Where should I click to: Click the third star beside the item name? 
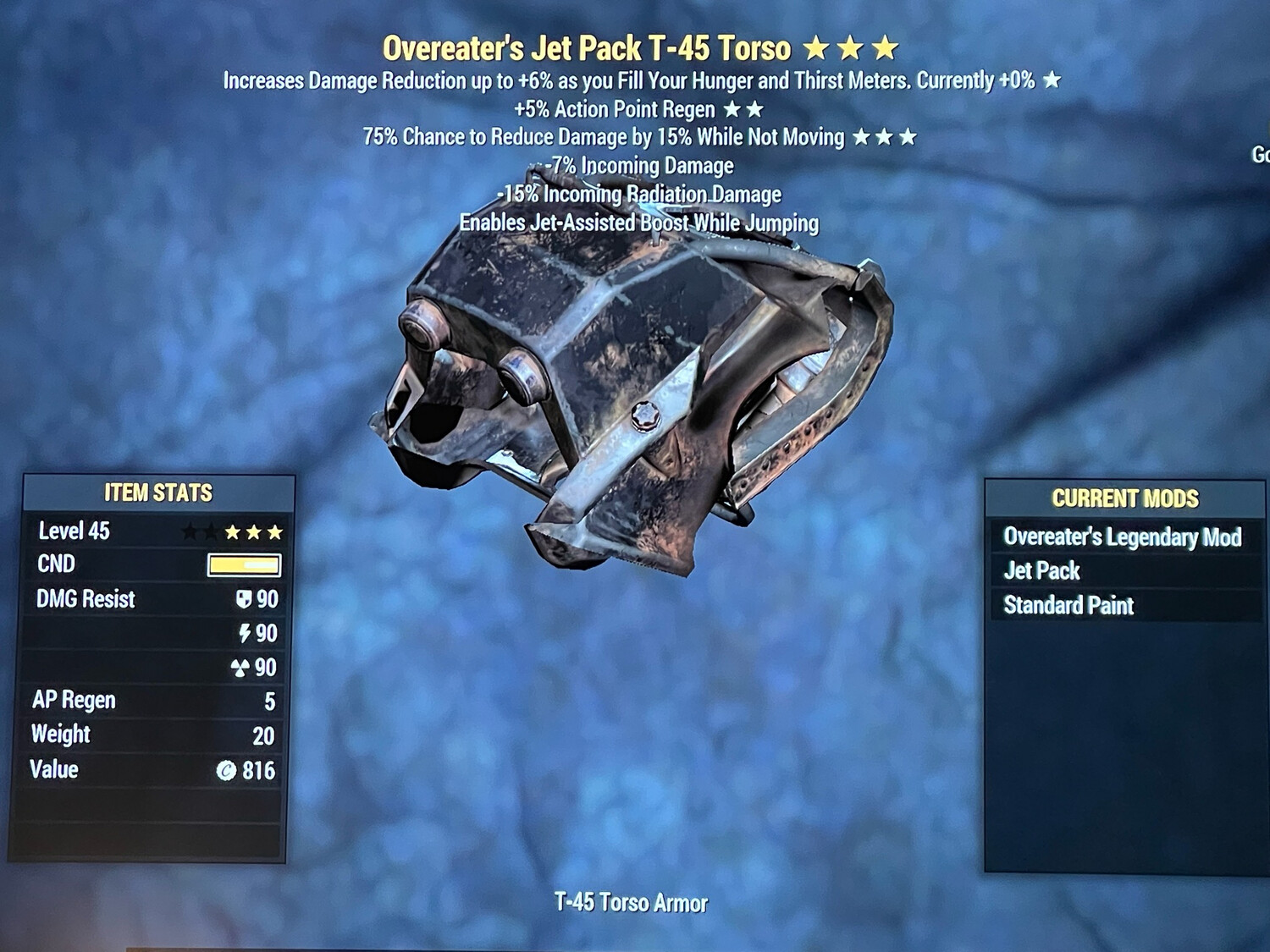885,48
